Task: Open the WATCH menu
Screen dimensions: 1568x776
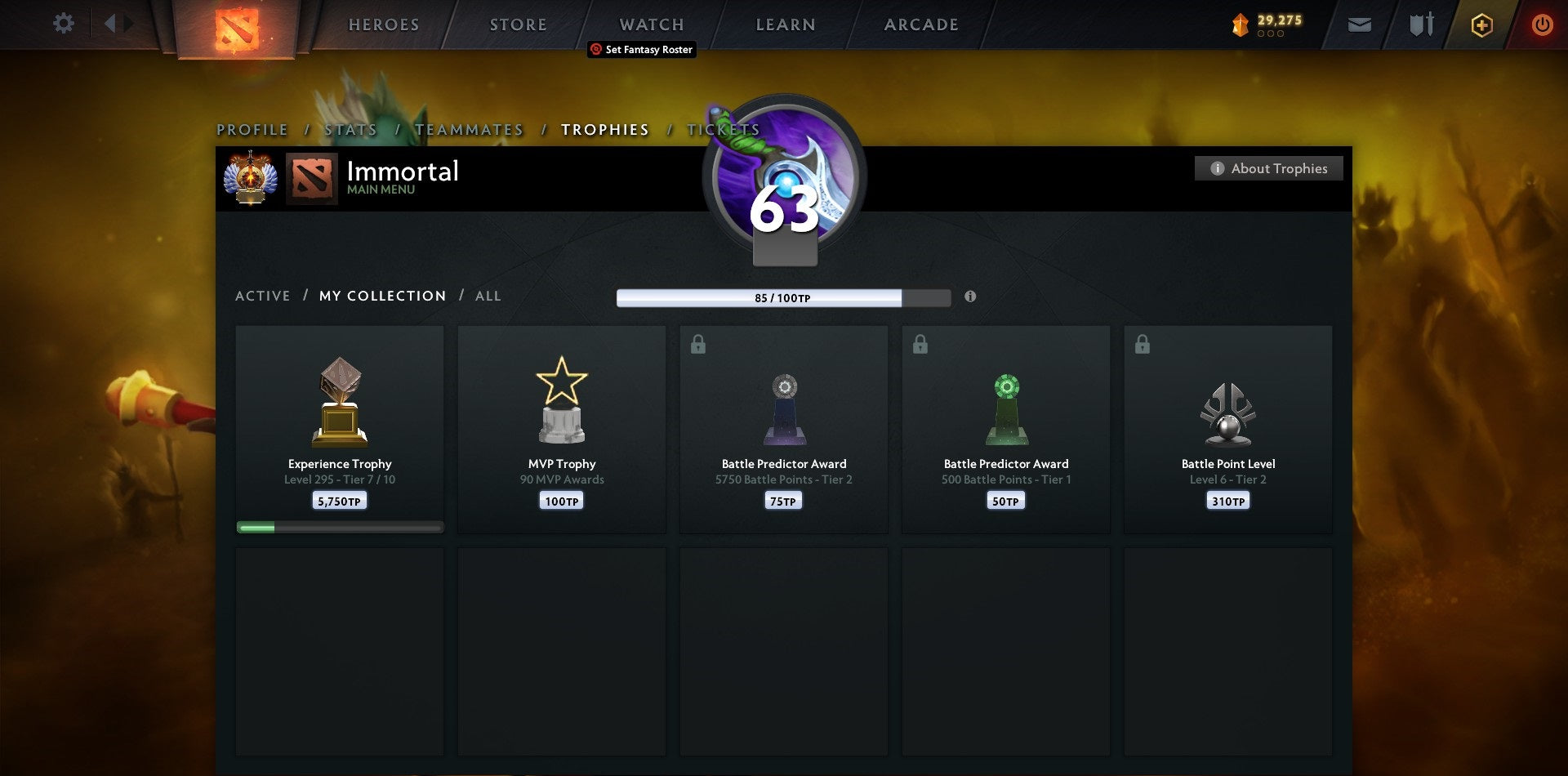Action: point(651,24)
